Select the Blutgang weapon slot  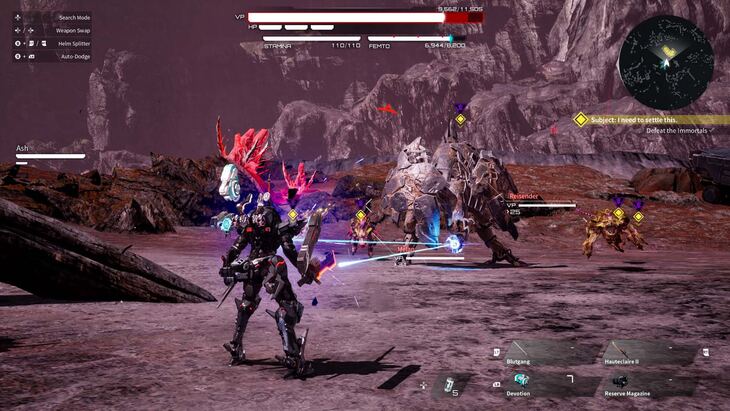[540, 353]
